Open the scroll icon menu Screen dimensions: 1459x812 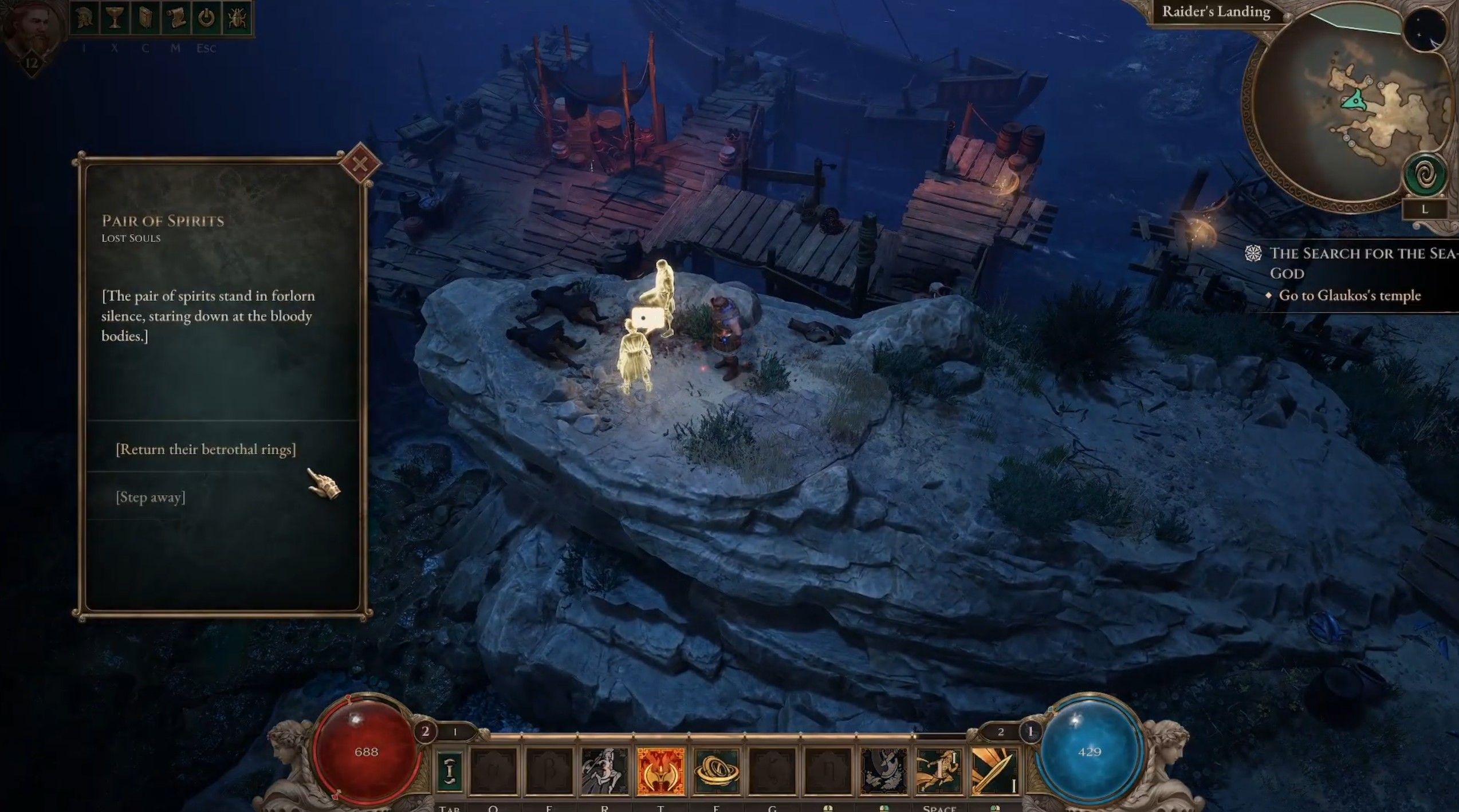pos(176,19)
